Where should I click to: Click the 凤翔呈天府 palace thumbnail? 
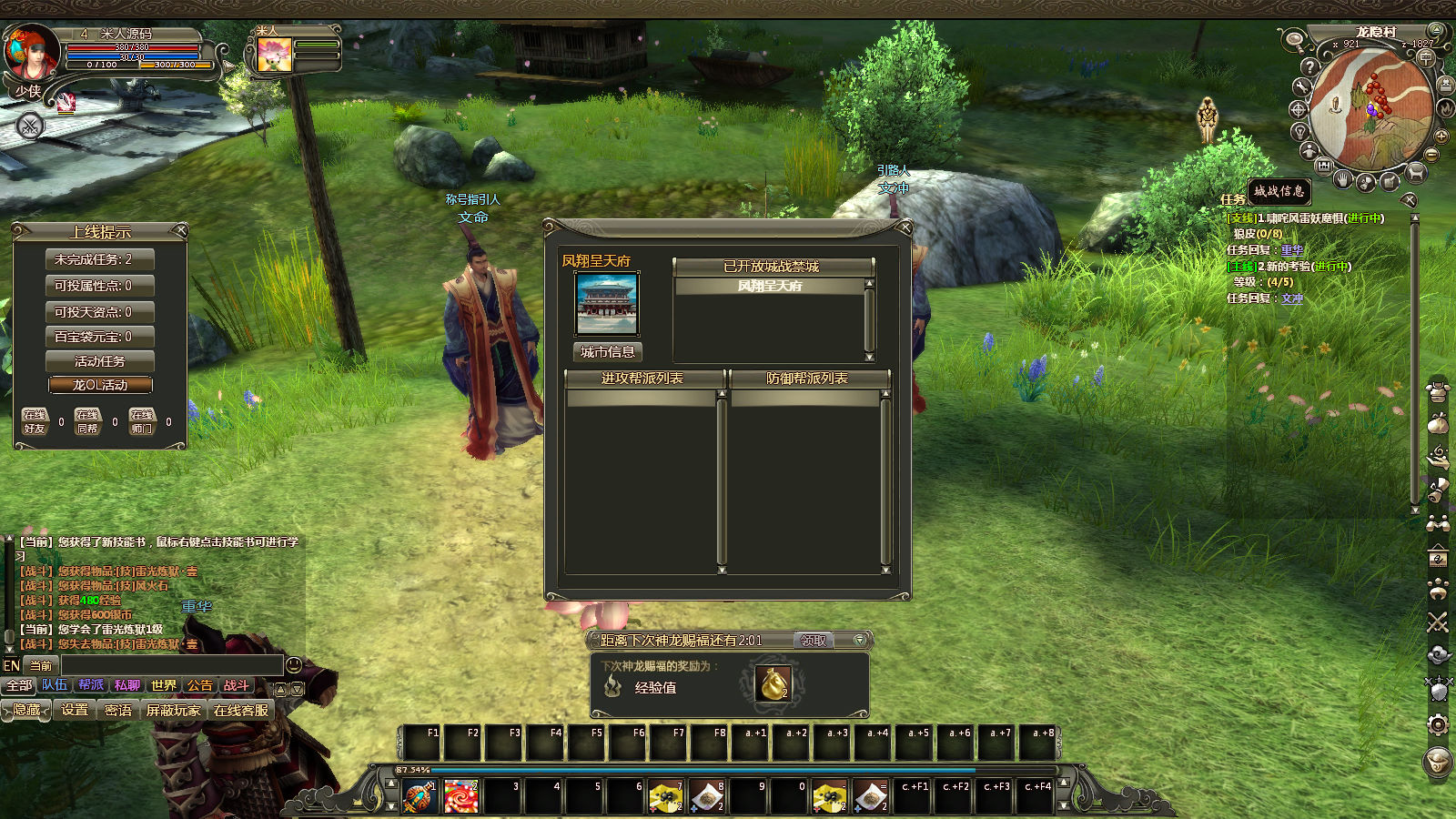coord(607,304)
